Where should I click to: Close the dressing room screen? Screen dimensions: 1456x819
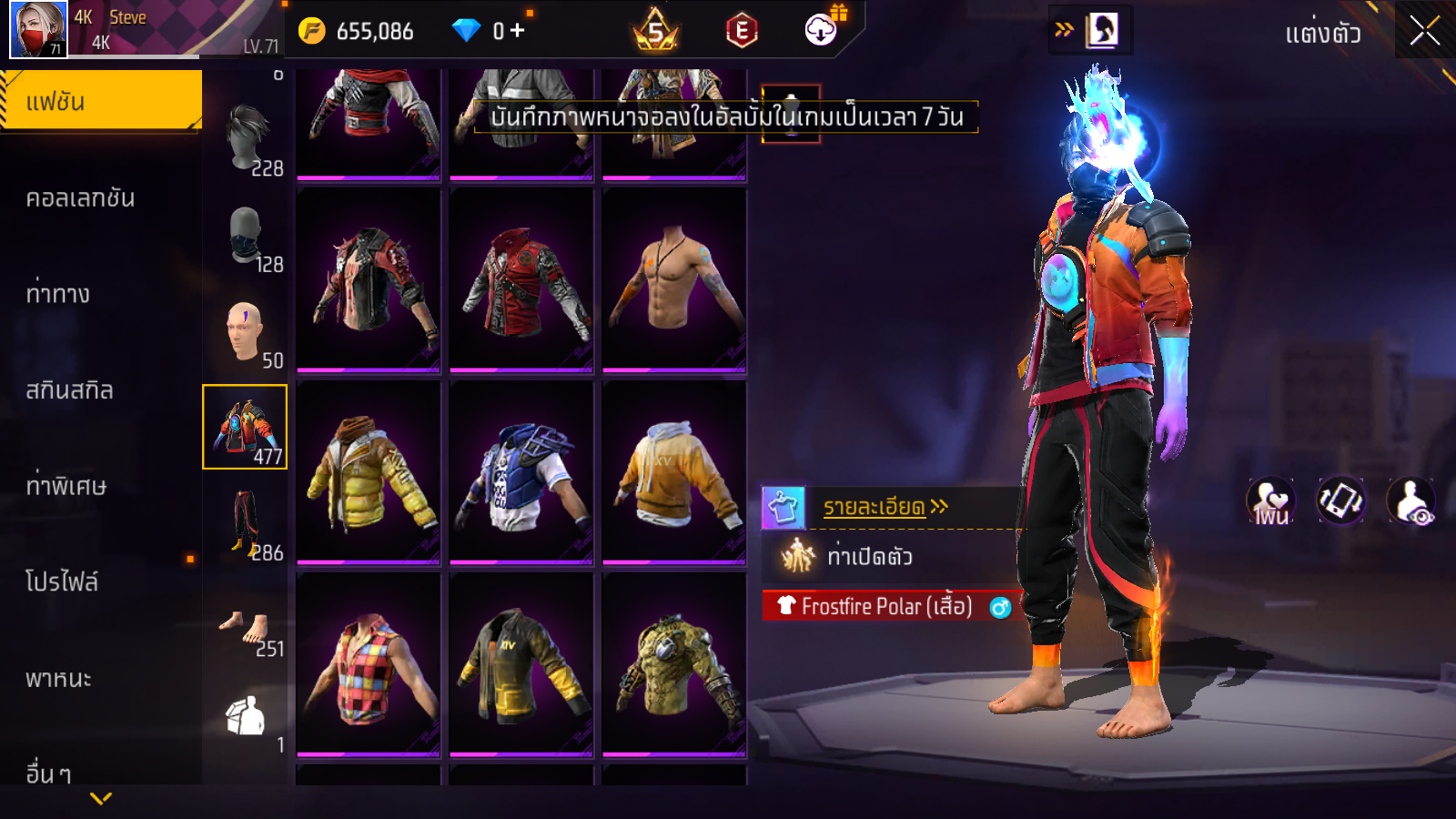click(1424, 32)
